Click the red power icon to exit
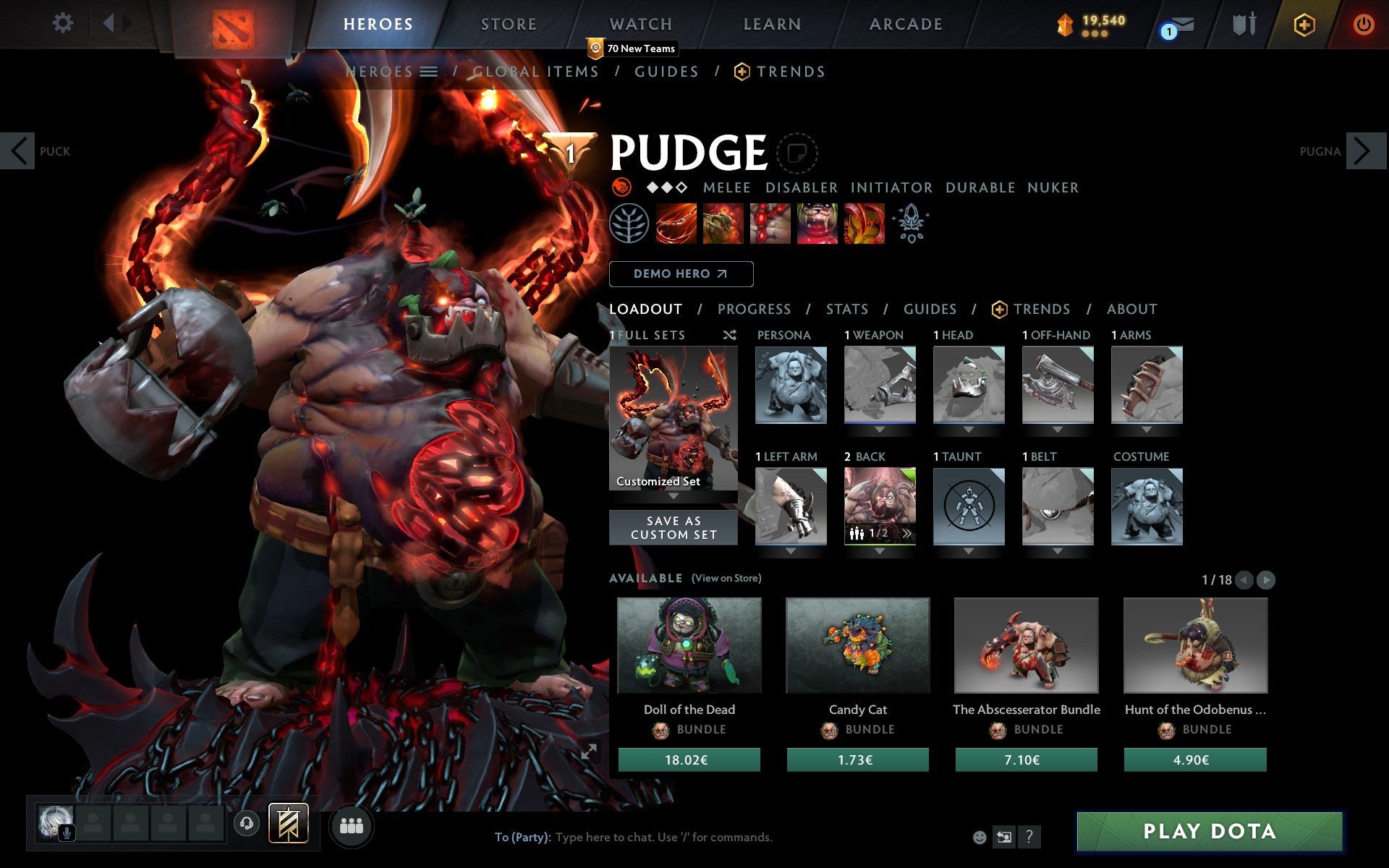1389x868 pixels. (1362, 24)
